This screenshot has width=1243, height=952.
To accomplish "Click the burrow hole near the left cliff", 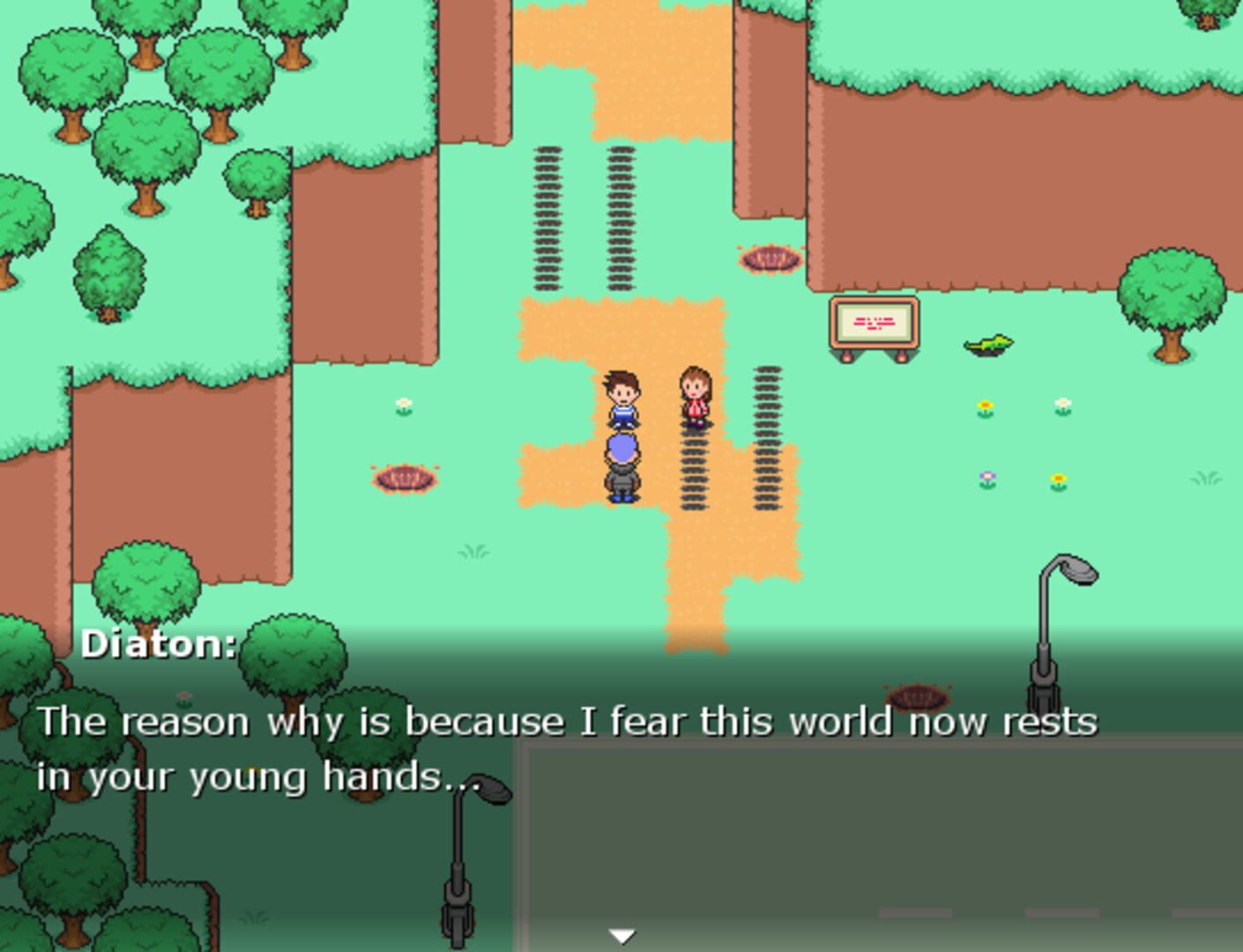I will pyautogui.click(x=405, y=477).
